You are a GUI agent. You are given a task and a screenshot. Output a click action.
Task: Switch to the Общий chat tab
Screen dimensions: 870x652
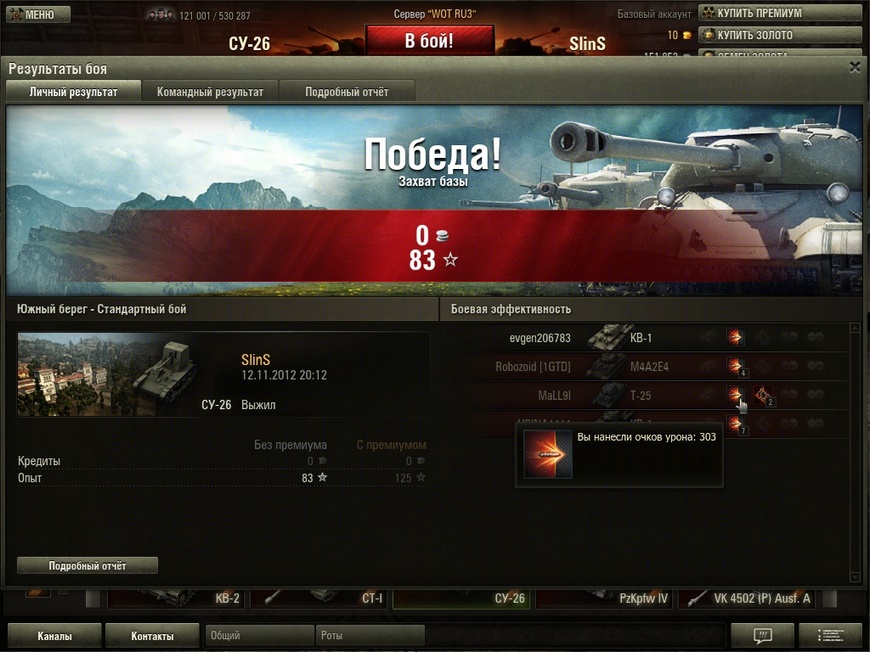coord(259,635)
